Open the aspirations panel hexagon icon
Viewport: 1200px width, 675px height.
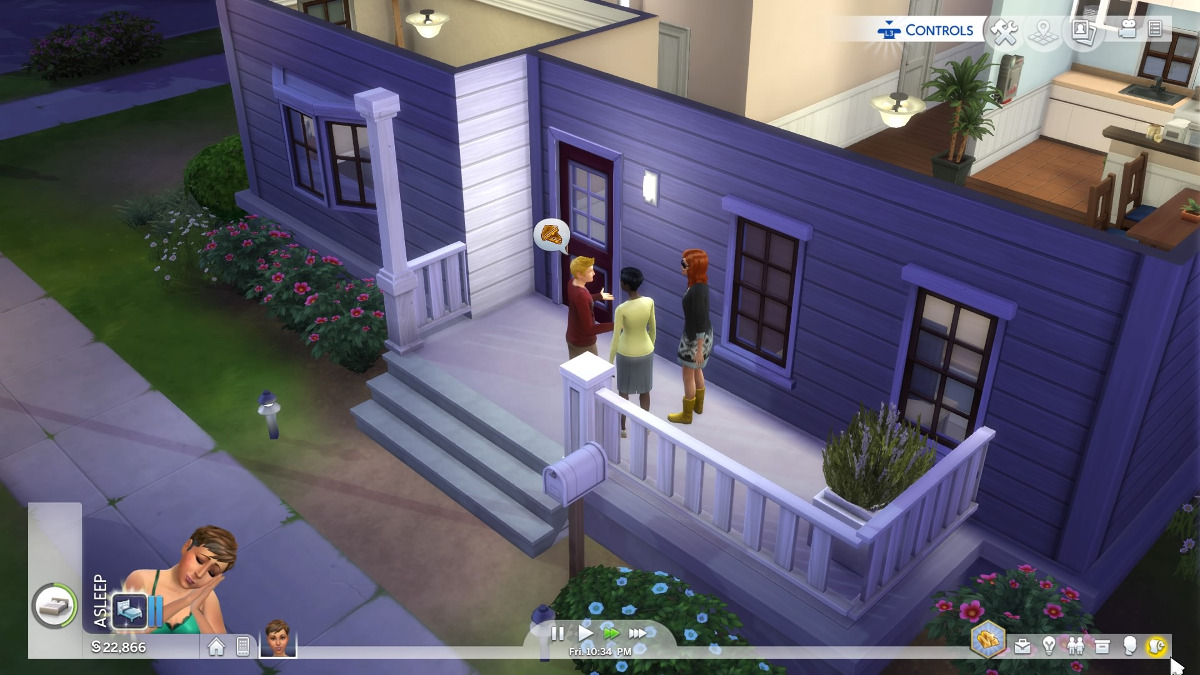[x=988, y=640]
